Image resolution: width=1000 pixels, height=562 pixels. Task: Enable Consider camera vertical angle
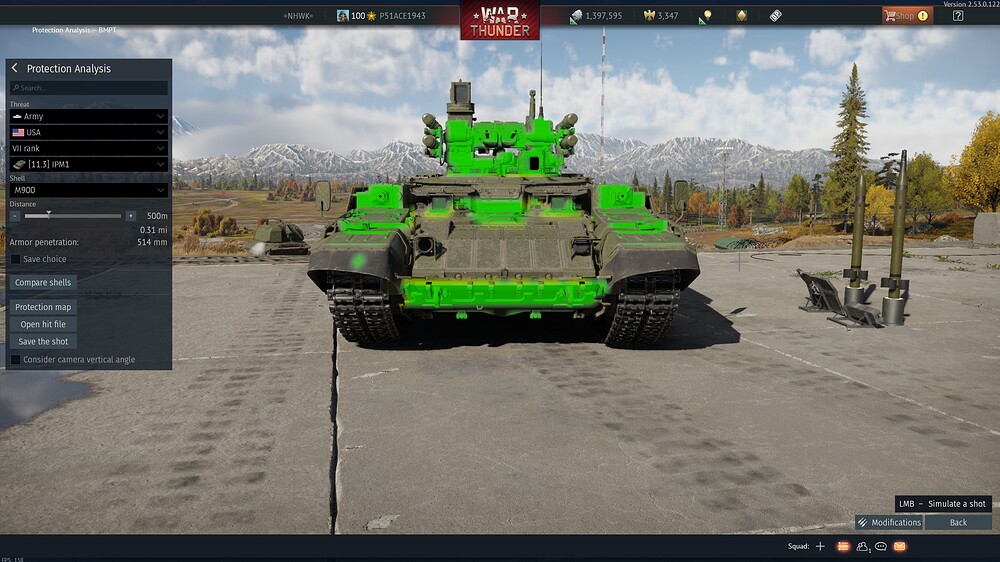click(15, 359)
